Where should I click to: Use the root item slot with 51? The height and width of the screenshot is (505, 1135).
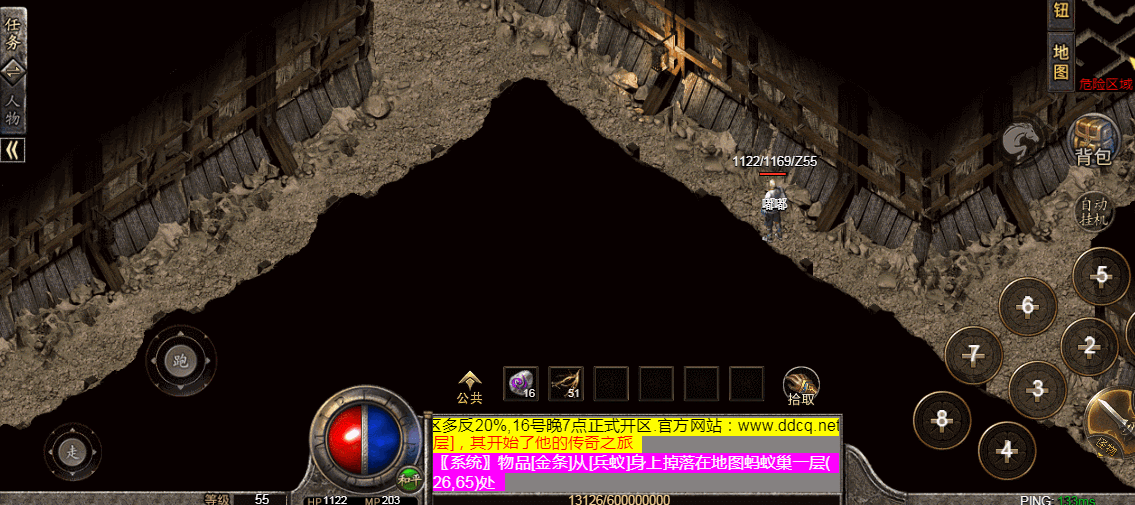point(566,383)
